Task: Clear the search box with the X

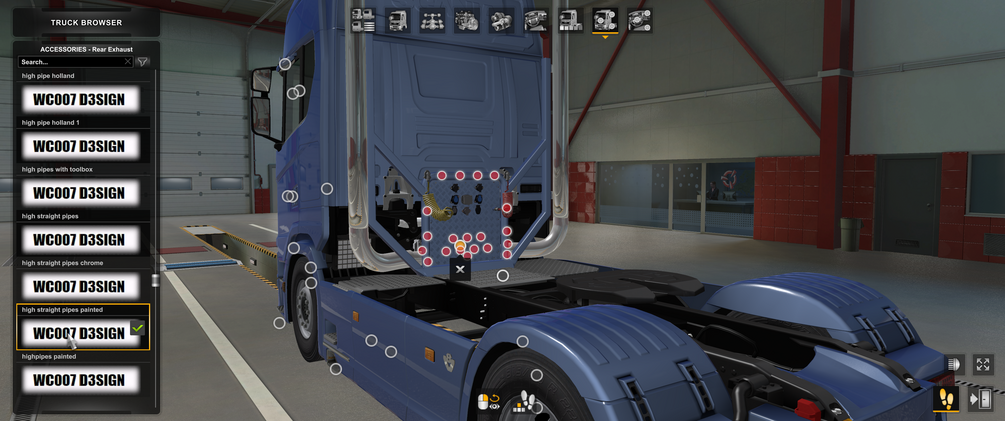Action: 128,62
